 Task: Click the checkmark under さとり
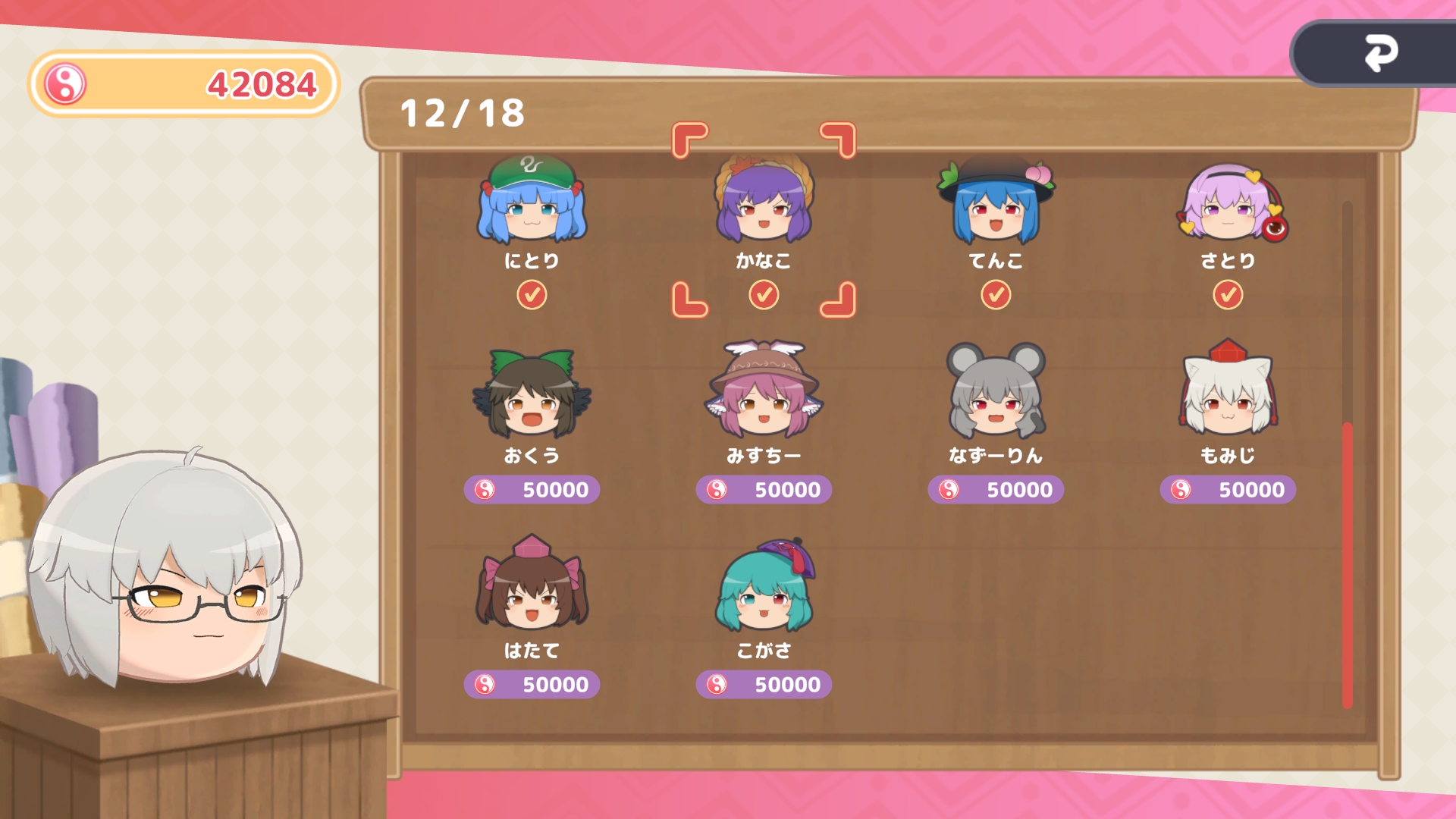click(1225, 296)
